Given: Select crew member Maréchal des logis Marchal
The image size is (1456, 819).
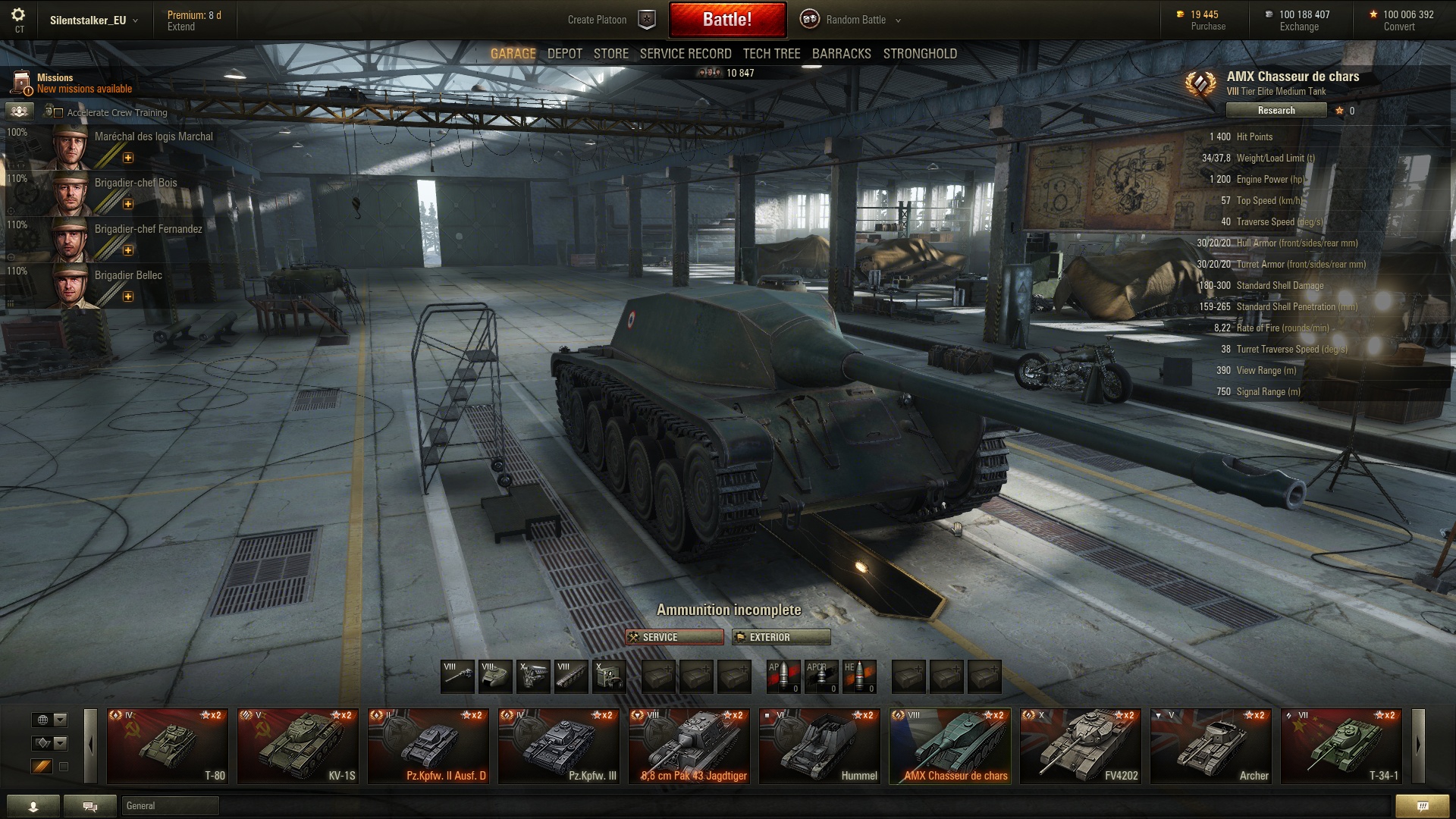Looking at the screenshot, I should click(x=153, y=137).
